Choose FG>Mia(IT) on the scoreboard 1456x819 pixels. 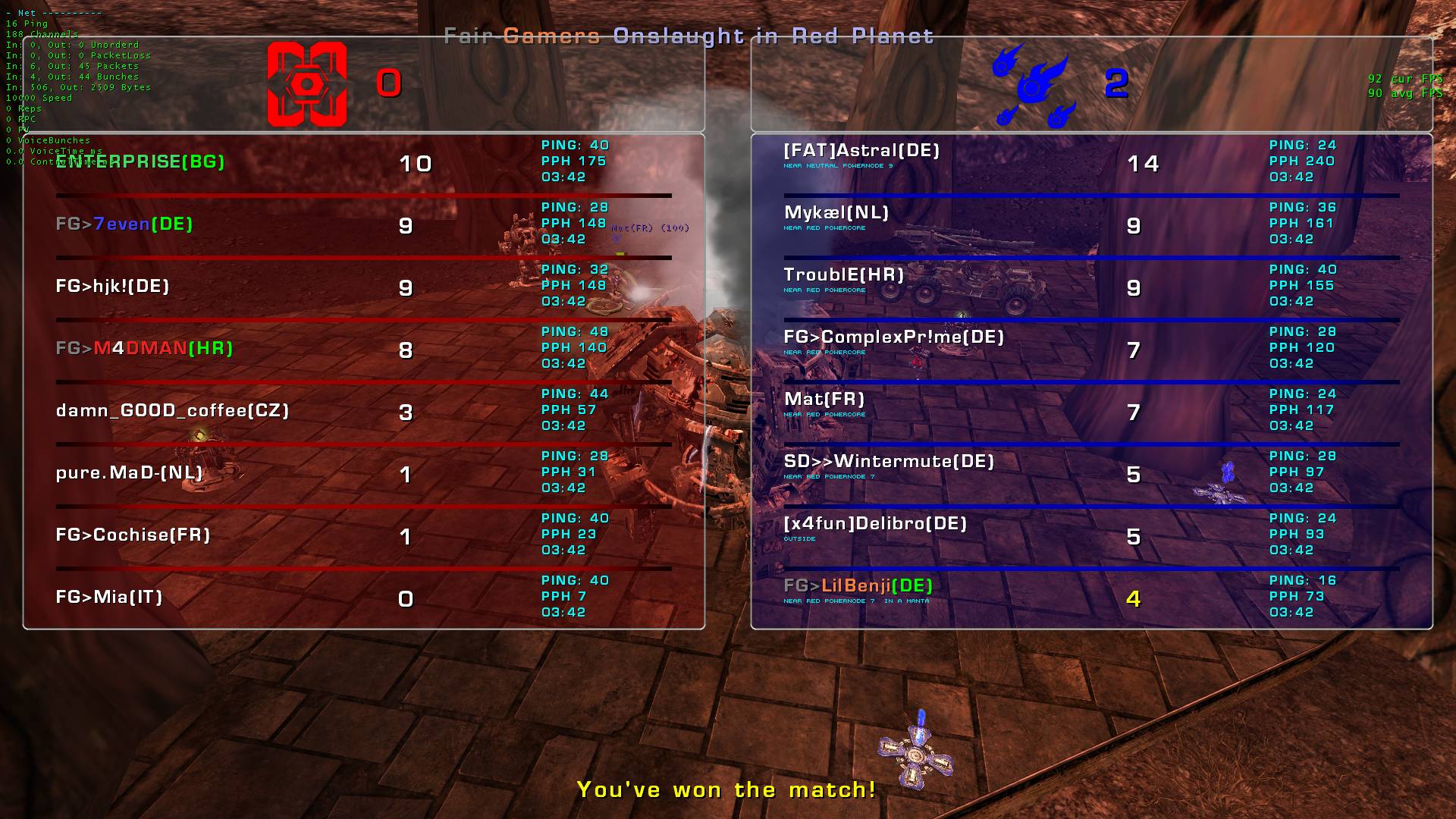(109, 597)
